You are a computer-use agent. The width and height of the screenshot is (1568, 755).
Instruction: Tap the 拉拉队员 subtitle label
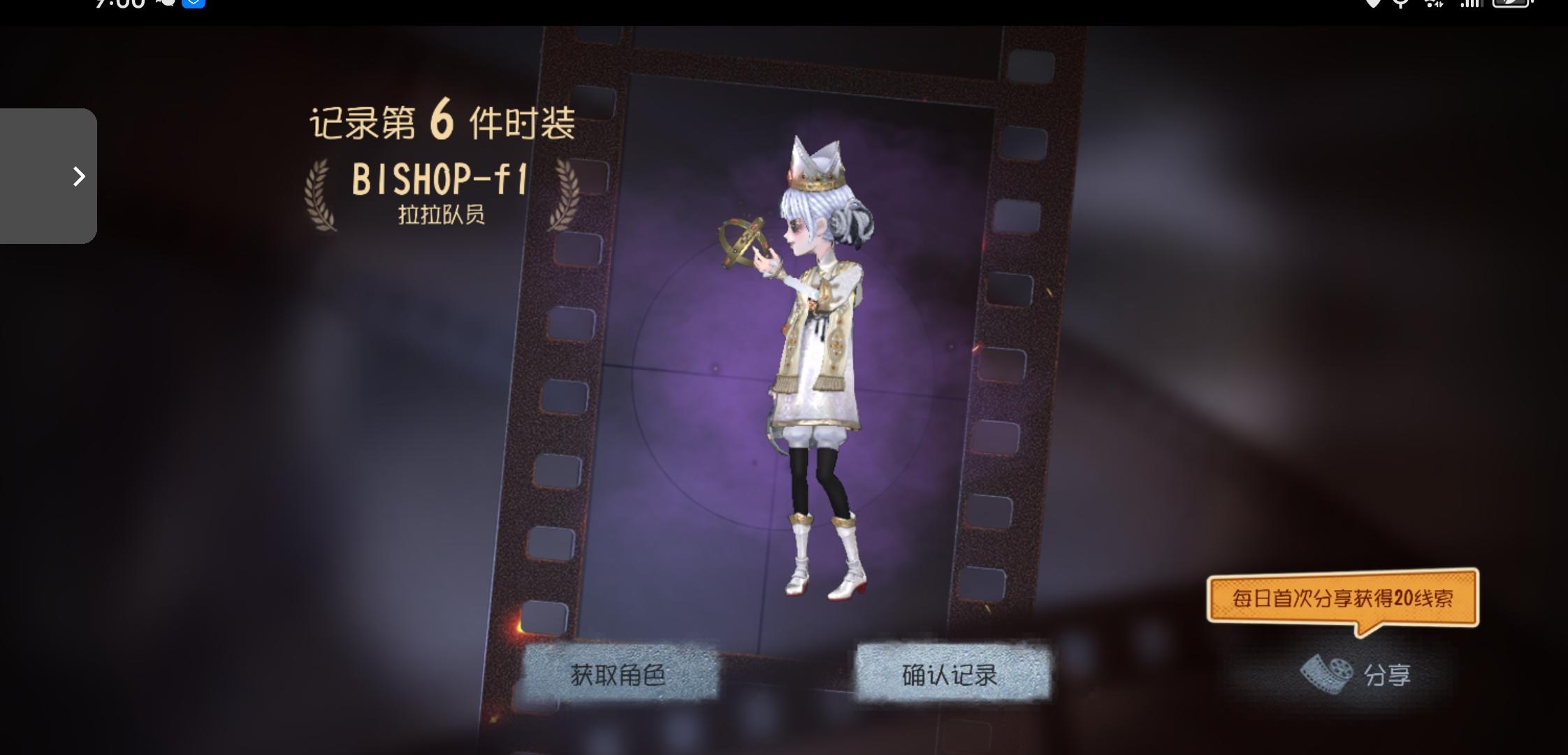(x=441, y=217)
